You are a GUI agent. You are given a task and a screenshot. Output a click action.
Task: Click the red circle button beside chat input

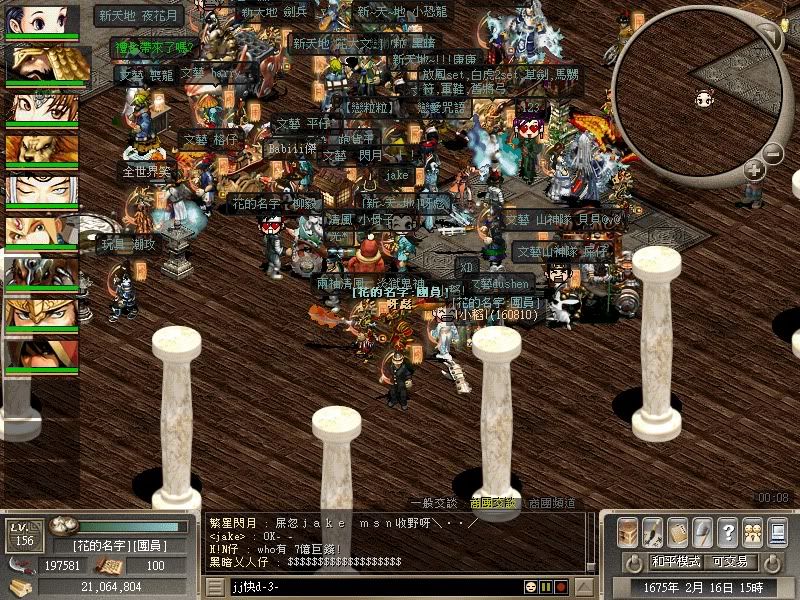pos(562,586)
